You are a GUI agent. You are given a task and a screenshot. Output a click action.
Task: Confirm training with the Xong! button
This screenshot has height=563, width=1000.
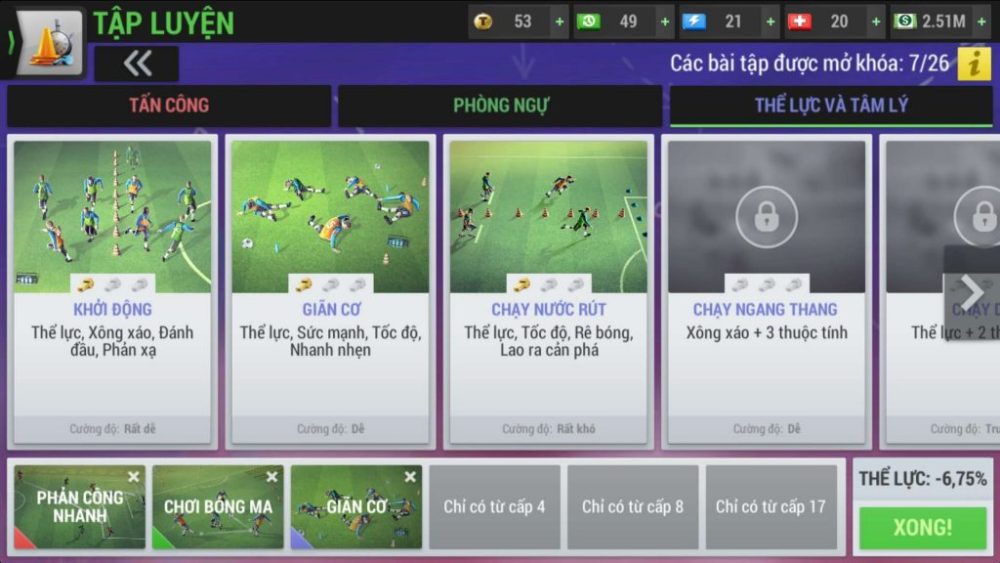[922, 528]
